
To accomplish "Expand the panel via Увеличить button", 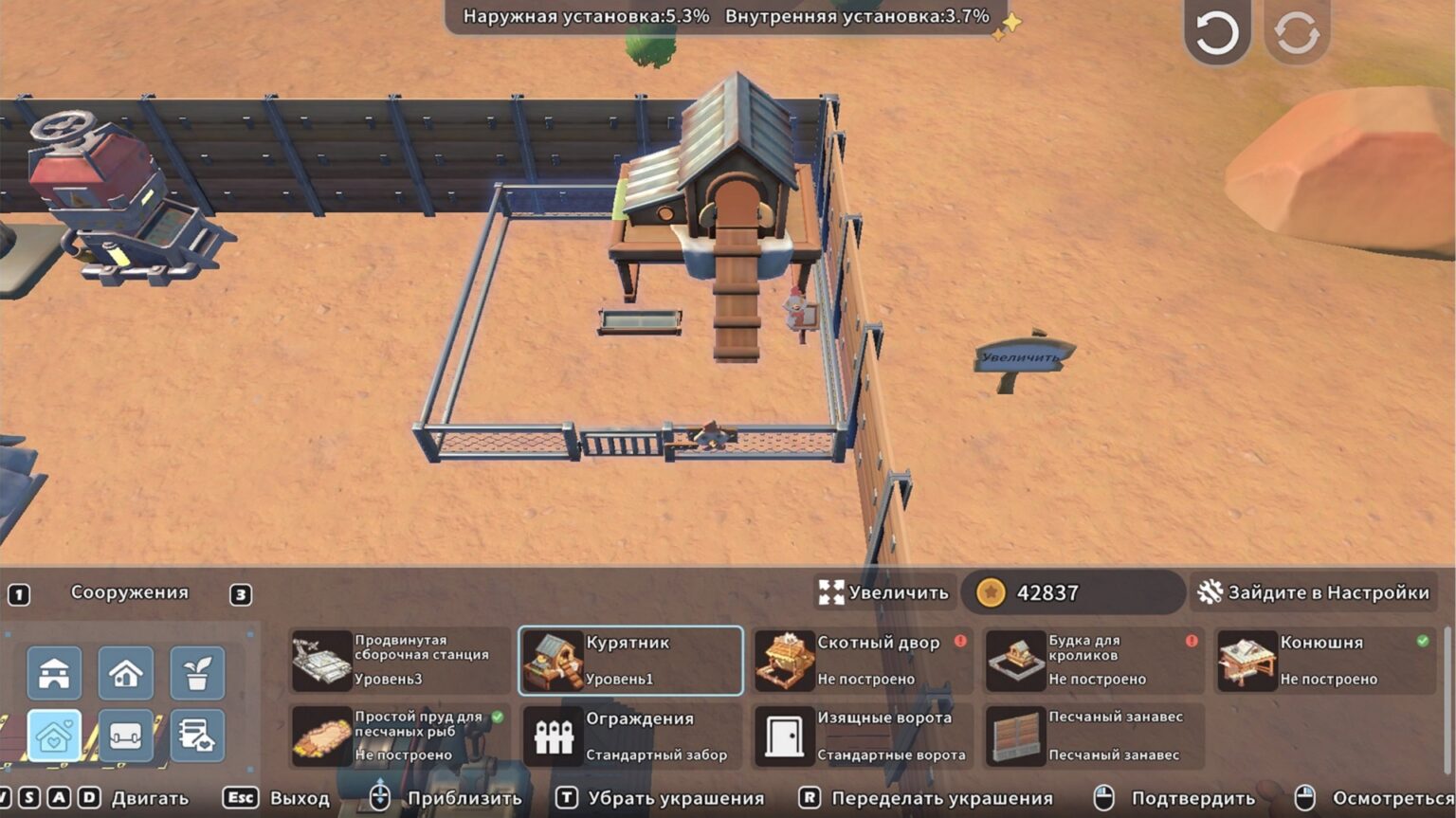I will coord(883,593).
